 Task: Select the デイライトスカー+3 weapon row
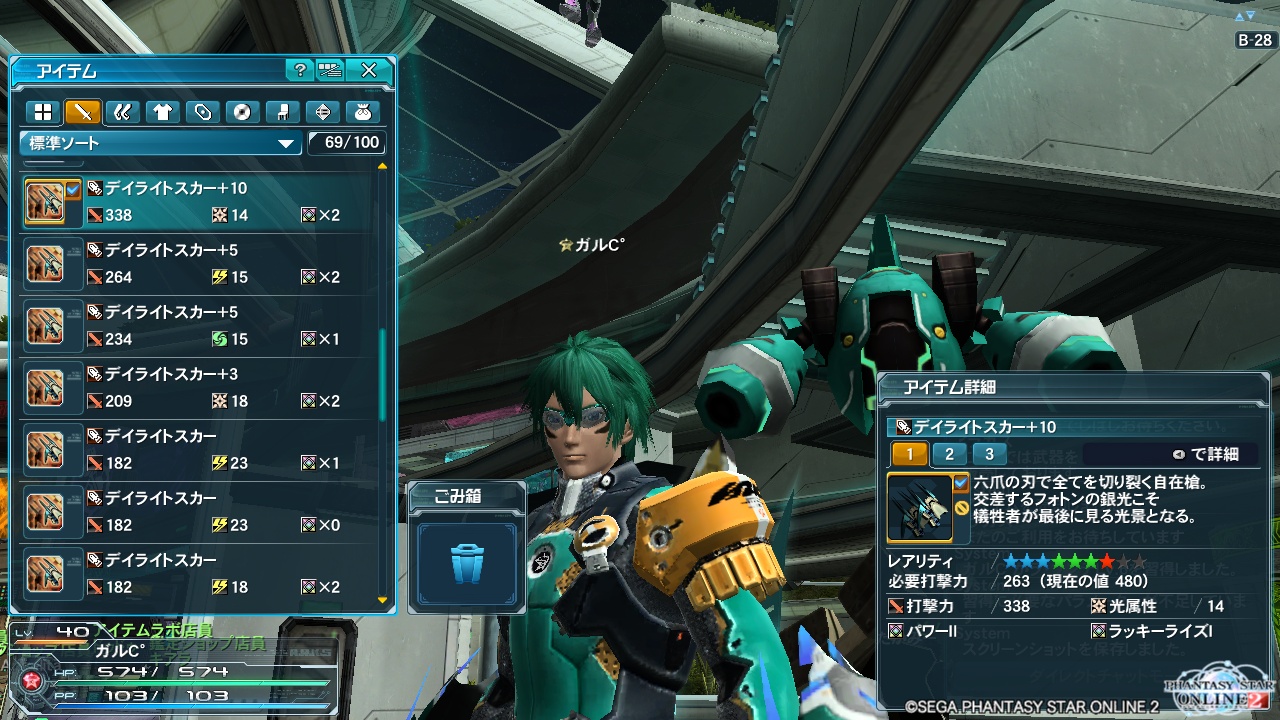coord(200,388)
